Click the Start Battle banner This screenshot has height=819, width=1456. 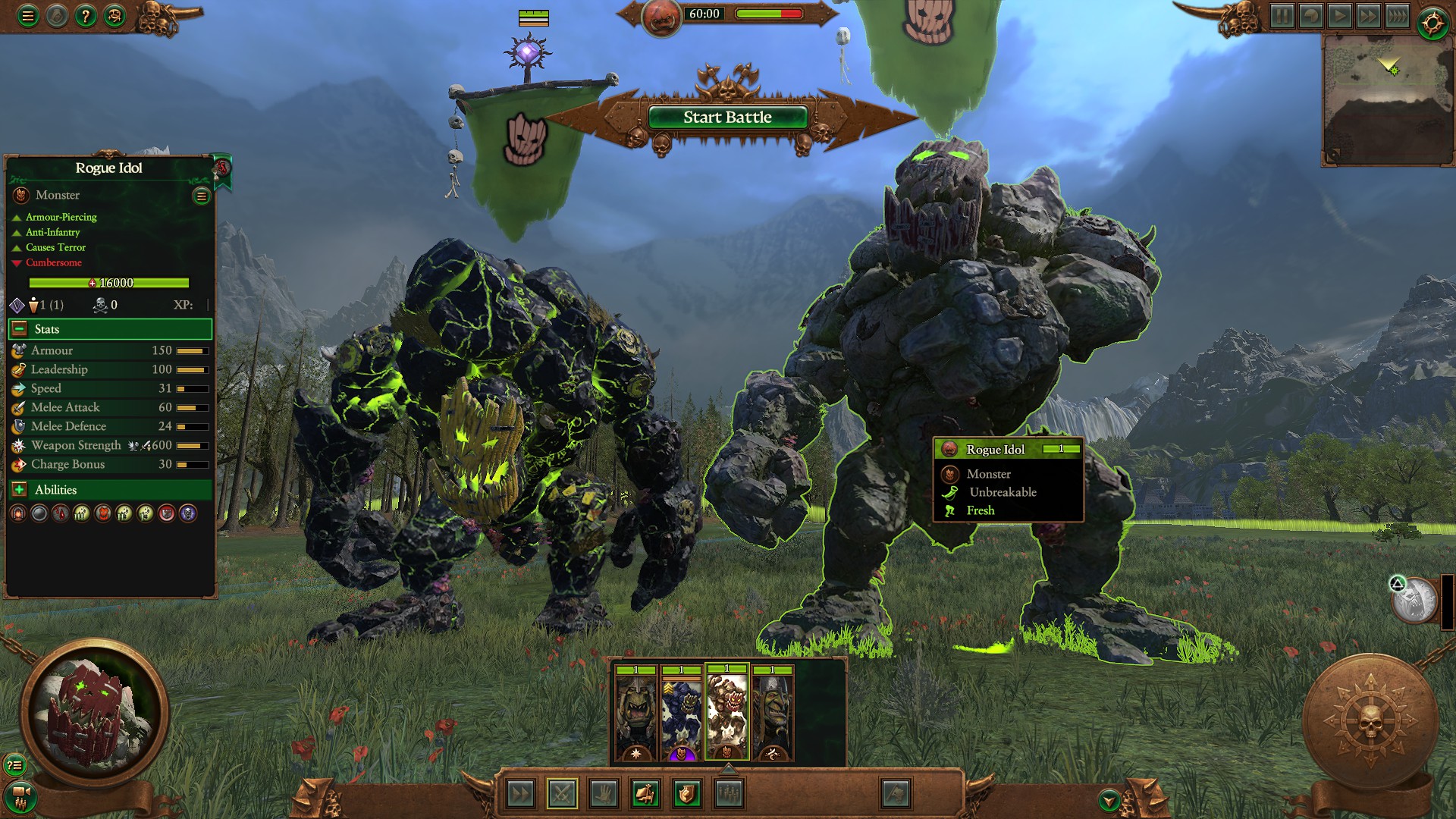click(726, 117)
